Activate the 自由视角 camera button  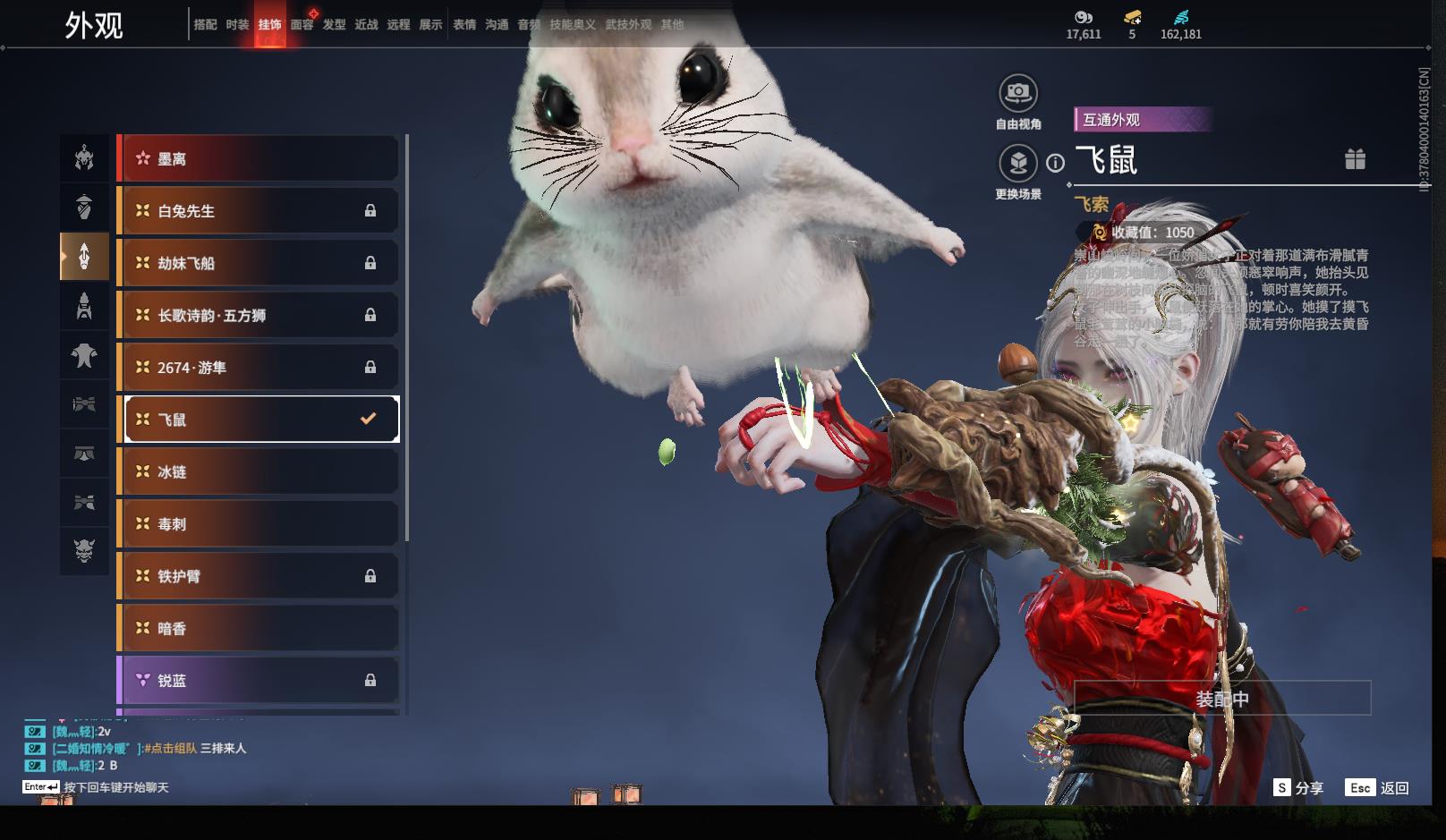coord(1018,93)
